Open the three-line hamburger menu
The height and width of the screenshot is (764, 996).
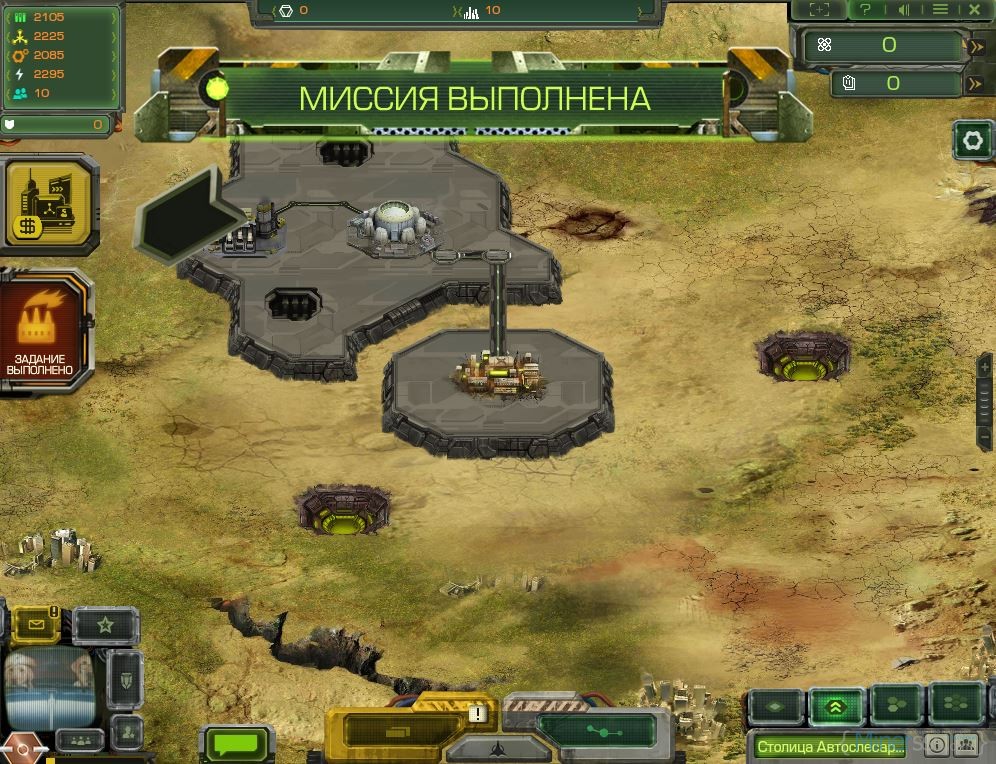click(940, 10)
